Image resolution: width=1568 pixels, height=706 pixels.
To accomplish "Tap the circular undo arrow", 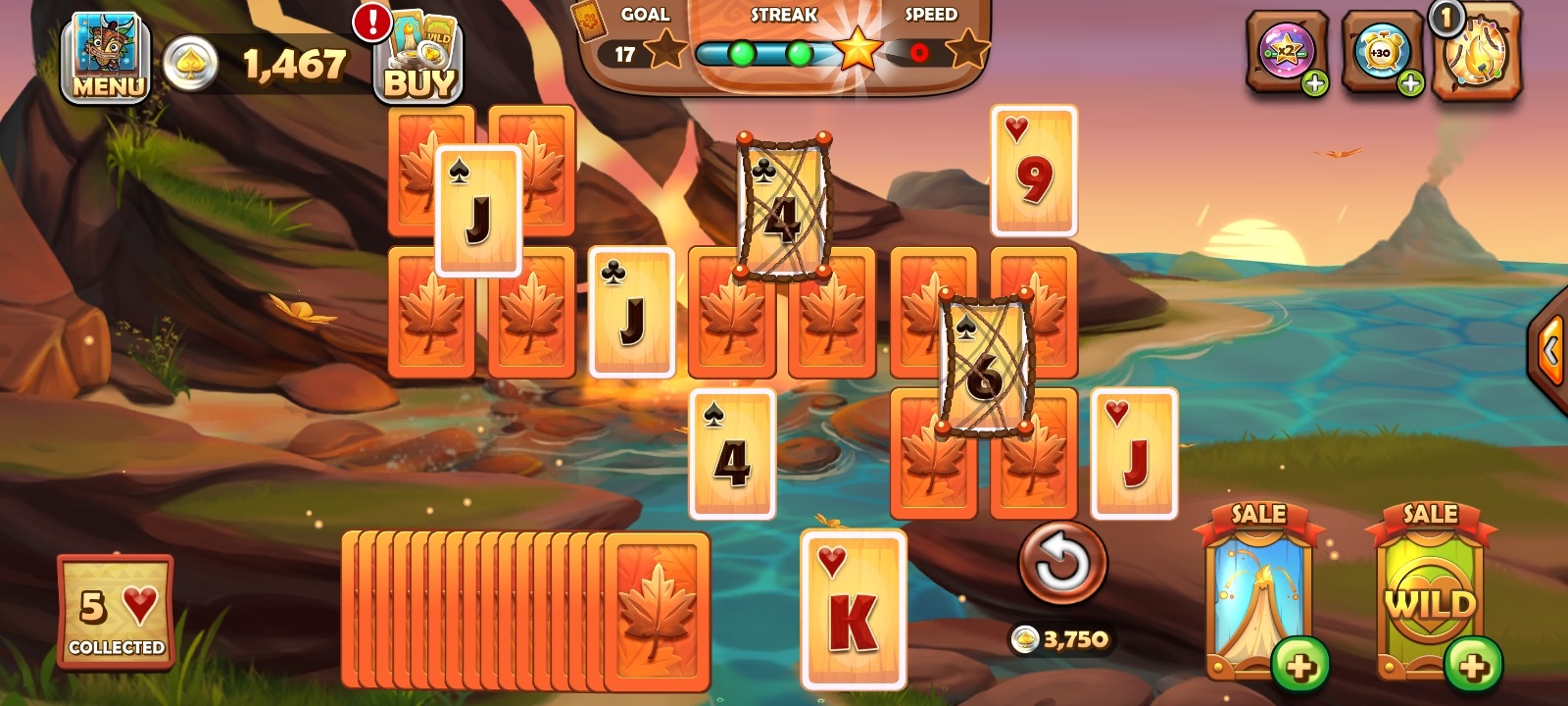I will tap(1063, 563).
